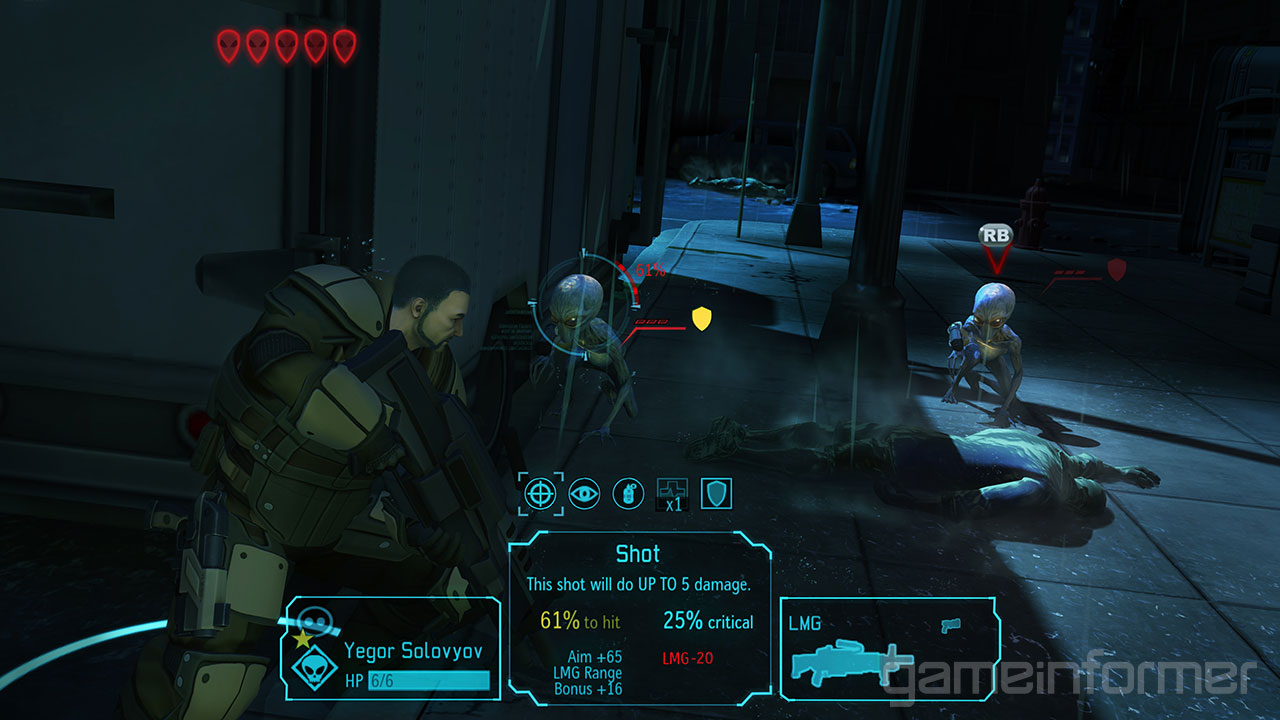Viewport: 1280px width, 720px height.
Task: Activate Overwatch with the eye icon
Action: click(584, 491)
